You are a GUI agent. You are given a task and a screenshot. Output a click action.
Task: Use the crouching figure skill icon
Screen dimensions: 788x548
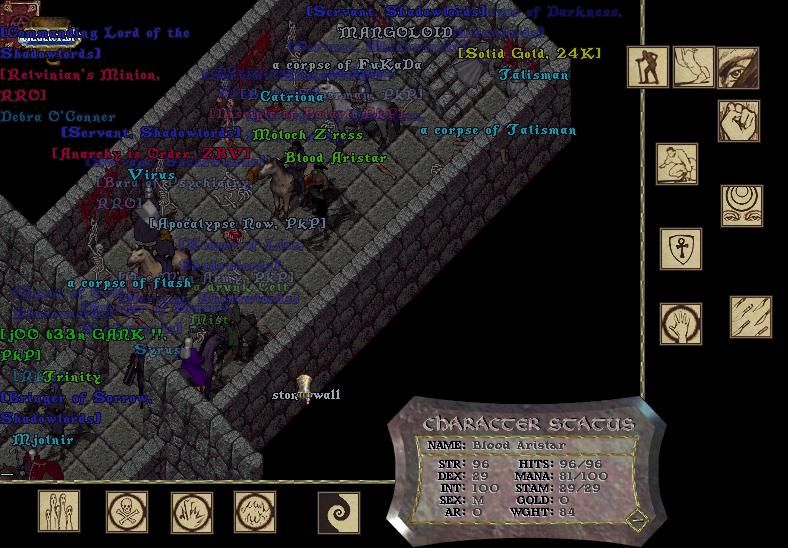tap(677, 164)
